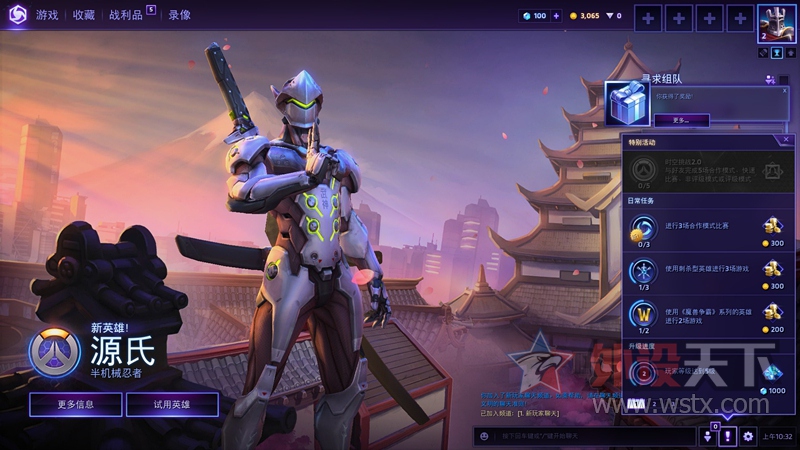
Task: Open the 游戏 (Play) menu tab
Action: click(x=47, y=15)
